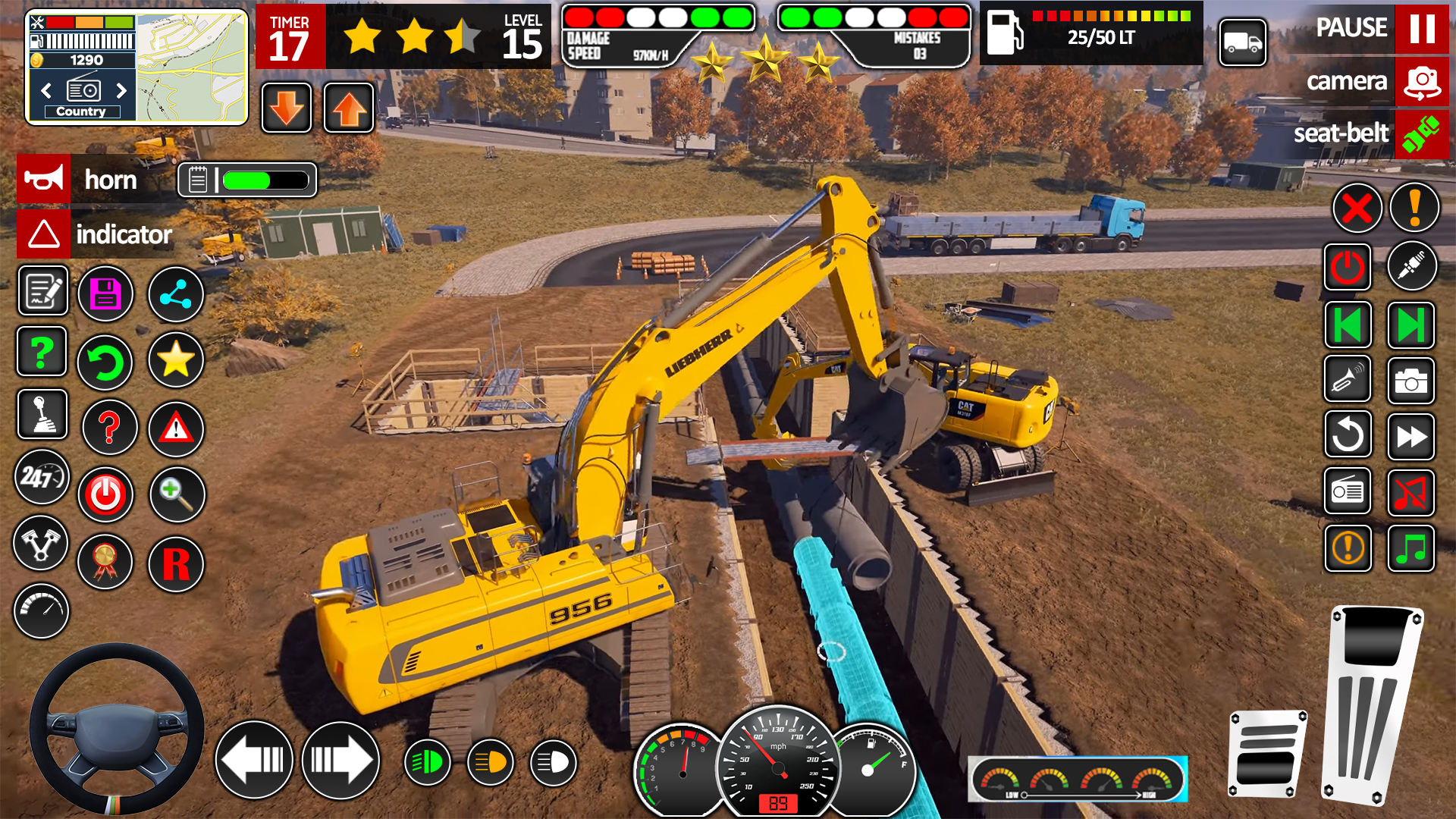Toggle the seat-belt button
Viewport: 1456px width, 819px height.
click(1421, 134)
